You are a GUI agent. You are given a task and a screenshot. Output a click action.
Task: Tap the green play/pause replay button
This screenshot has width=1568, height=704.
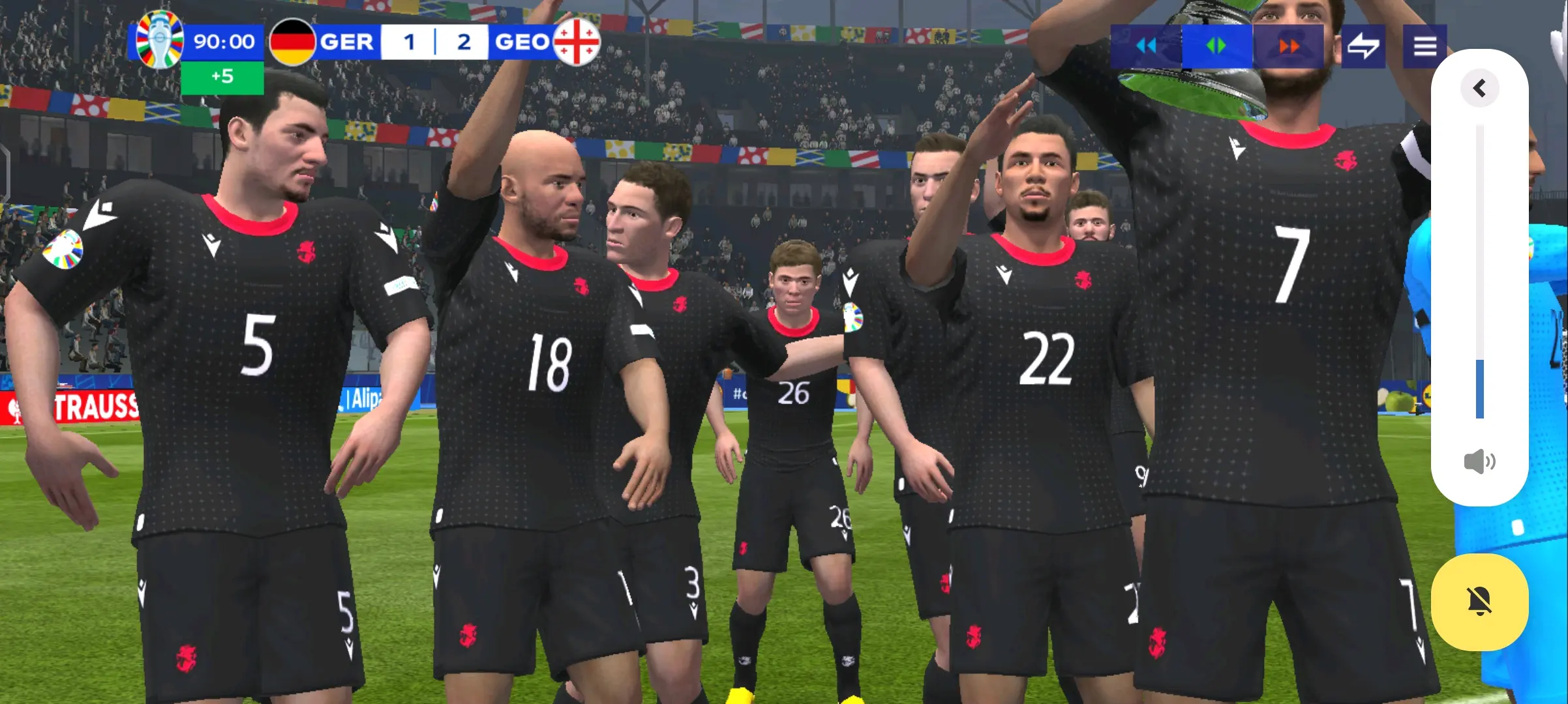click(x=1216, y=46)
